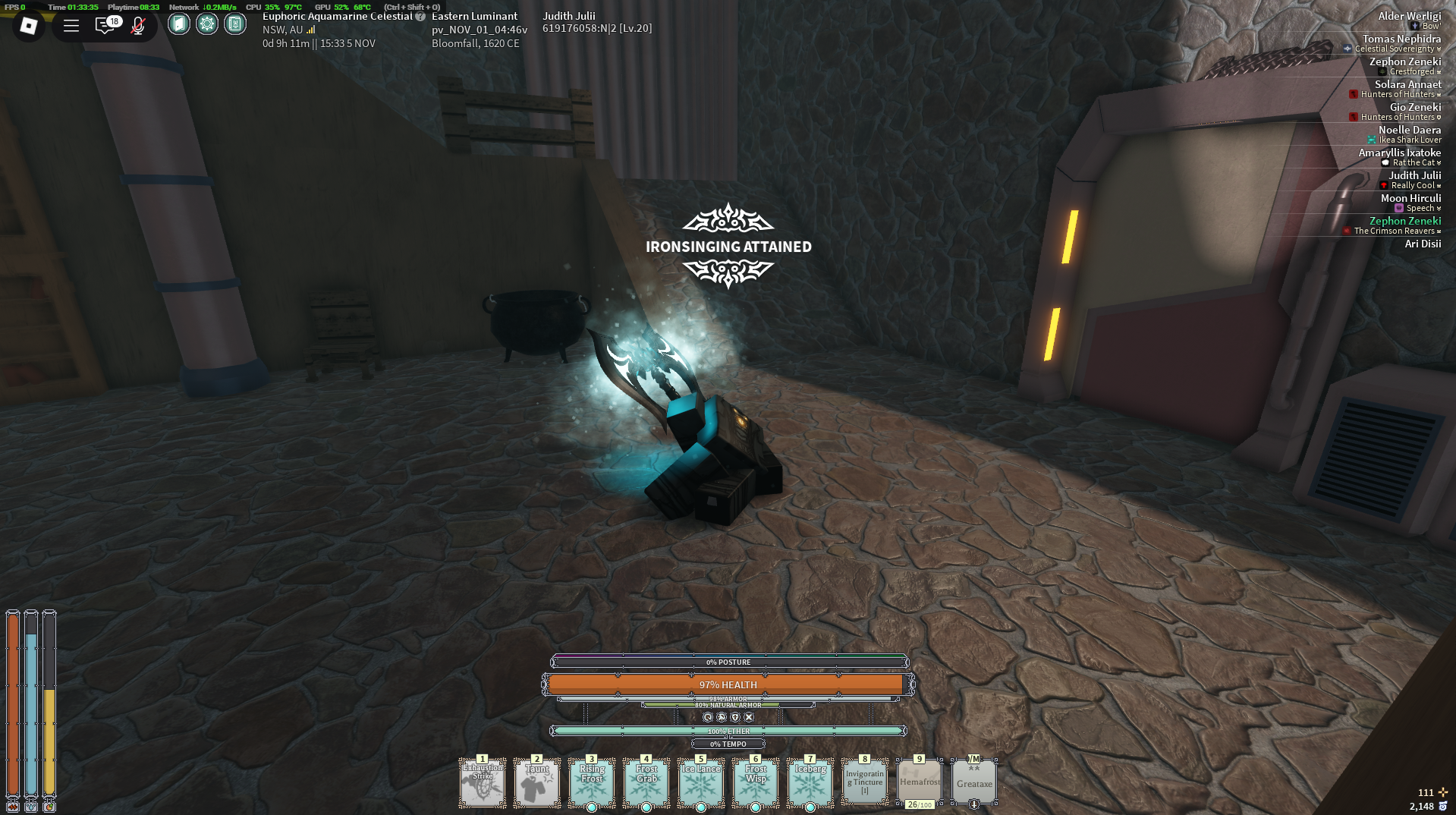Choose the Frost Wisp spell slot
This screenshot has width=1456, height=815.
pyautogui.click(x=756, y=782)
